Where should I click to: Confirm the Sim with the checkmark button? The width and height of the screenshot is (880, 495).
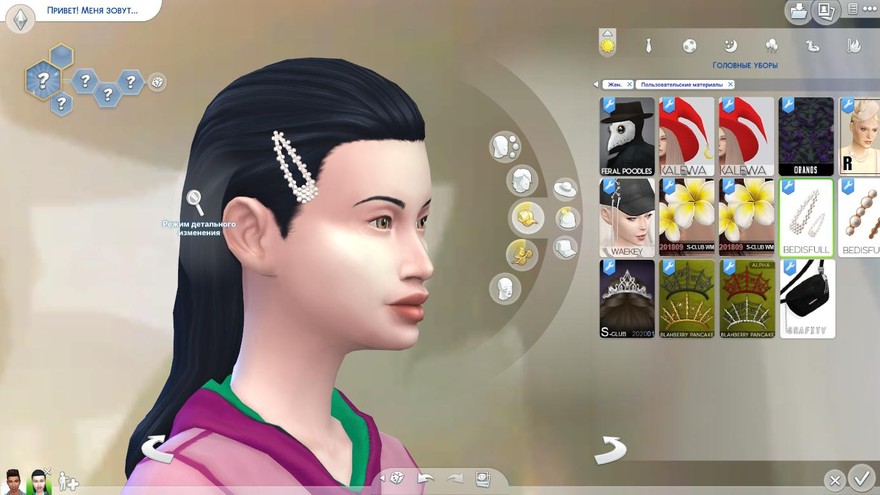coord(860,478)
